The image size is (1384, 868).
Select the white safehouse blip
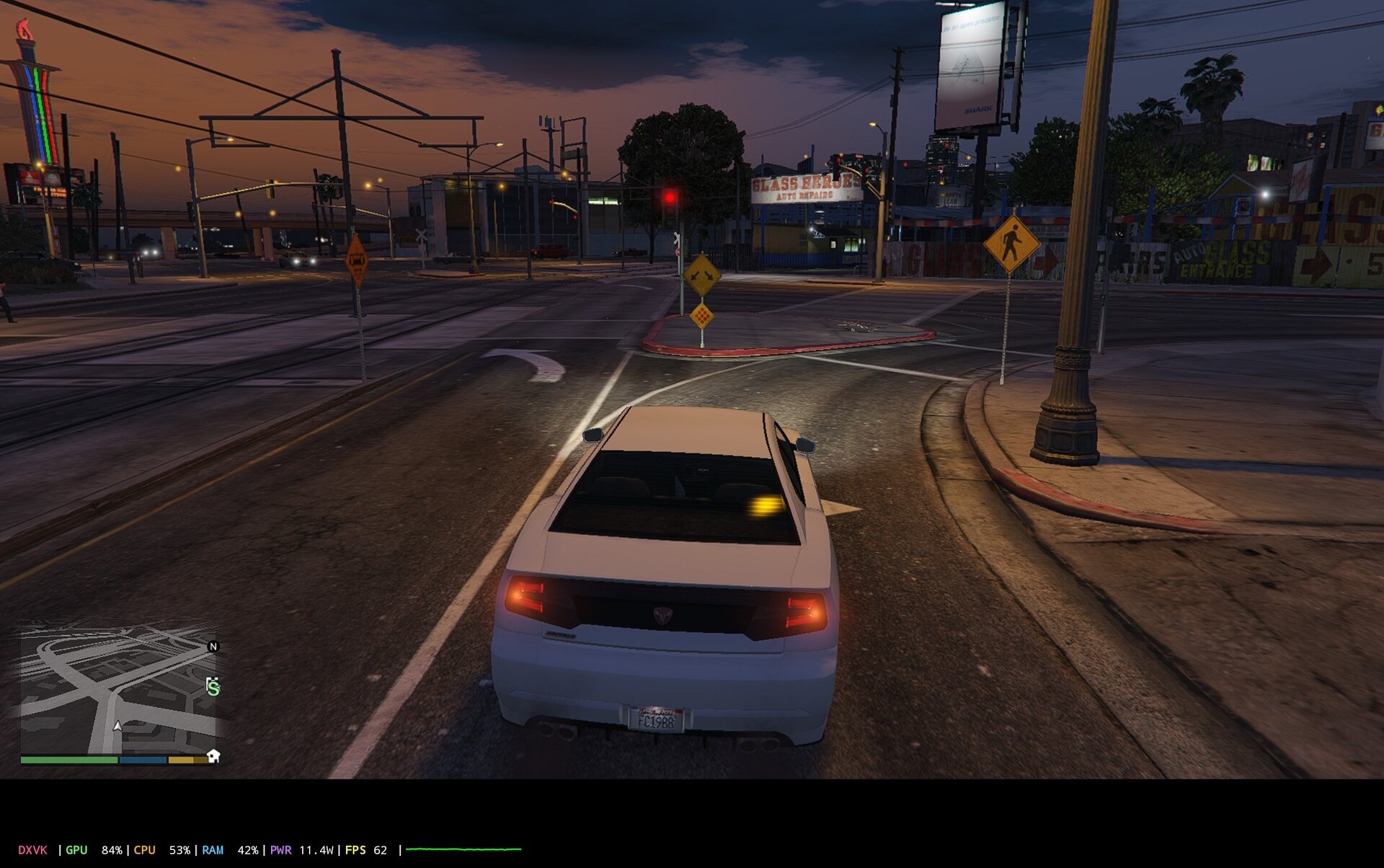point(213,756)
